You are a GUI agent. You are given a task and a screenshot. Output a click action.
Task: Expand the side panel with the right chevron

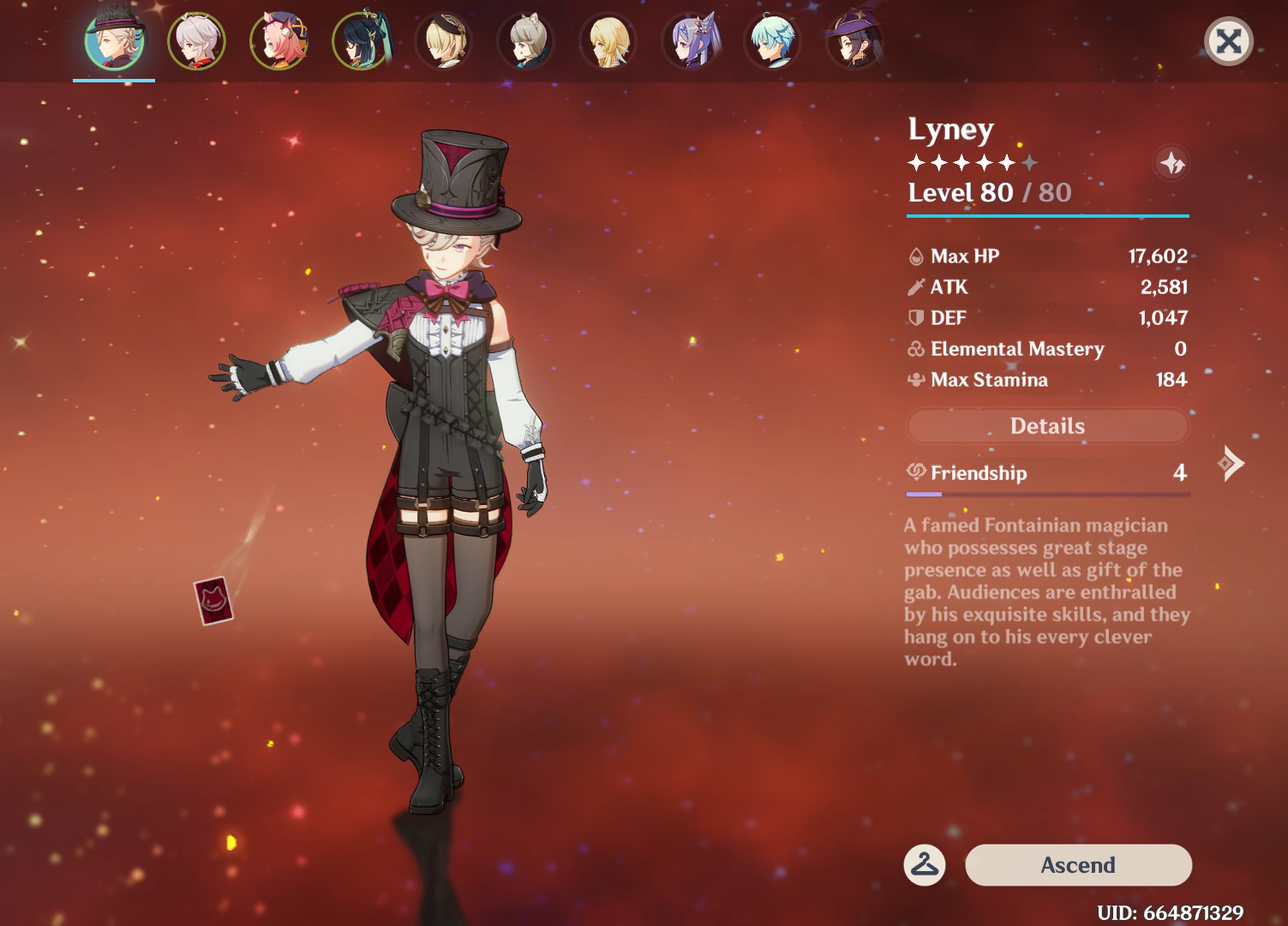point(1231,462)
